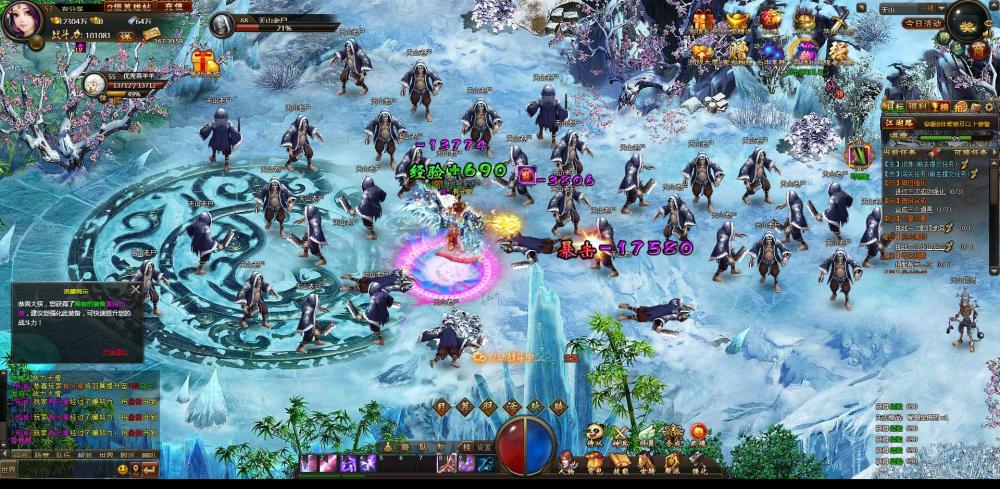Click the gift box under the player portrait

pyautogui.click(x=205, y=62)
